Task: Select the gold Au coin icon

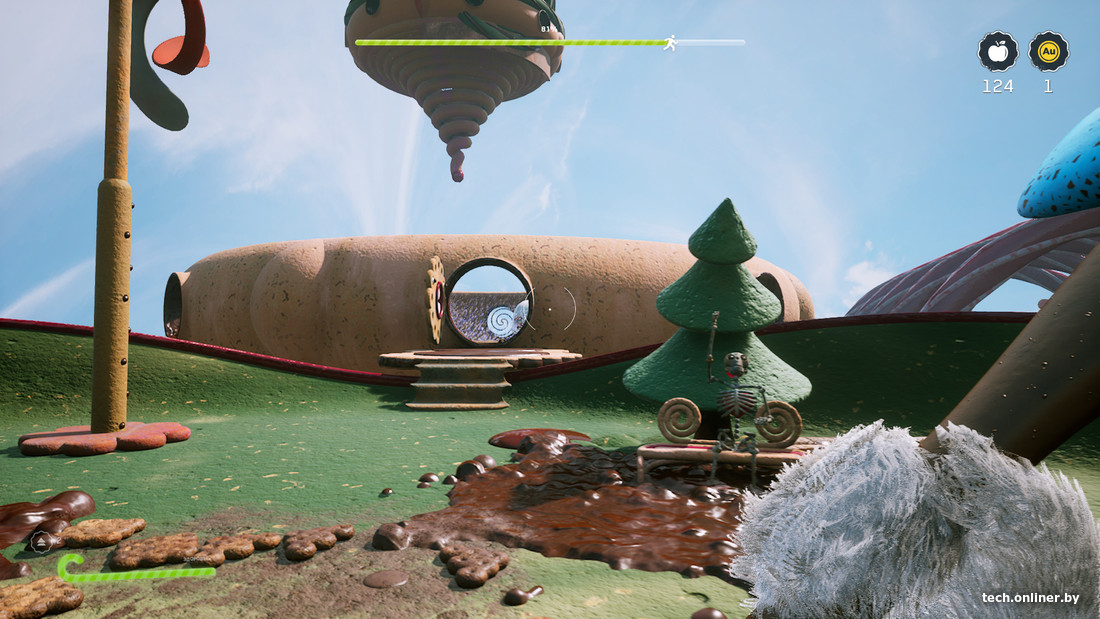Action: pos(1048,52)
